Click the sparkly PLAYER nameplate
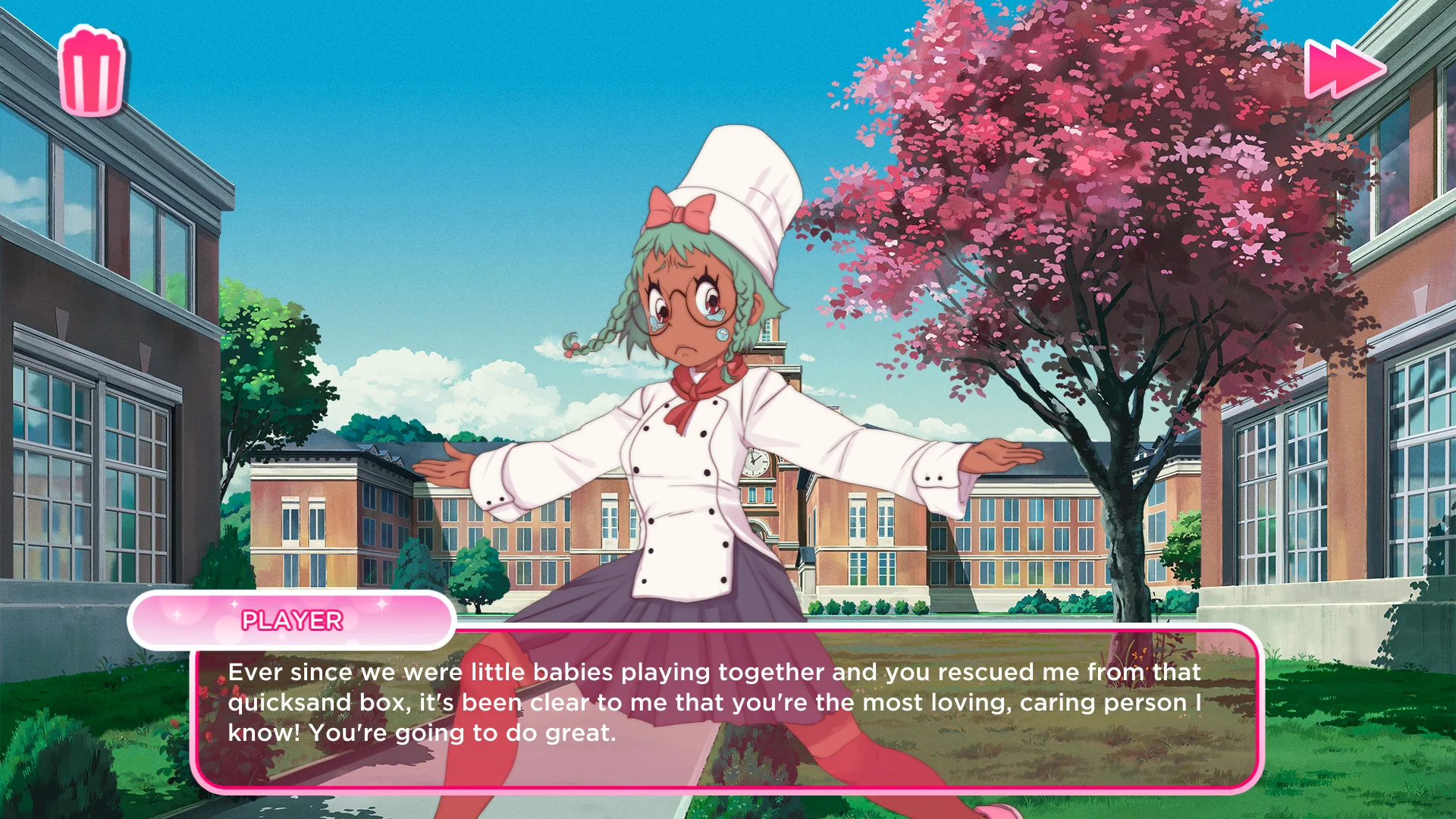This screenshot has width=1456, height=819. pos(292,620)
